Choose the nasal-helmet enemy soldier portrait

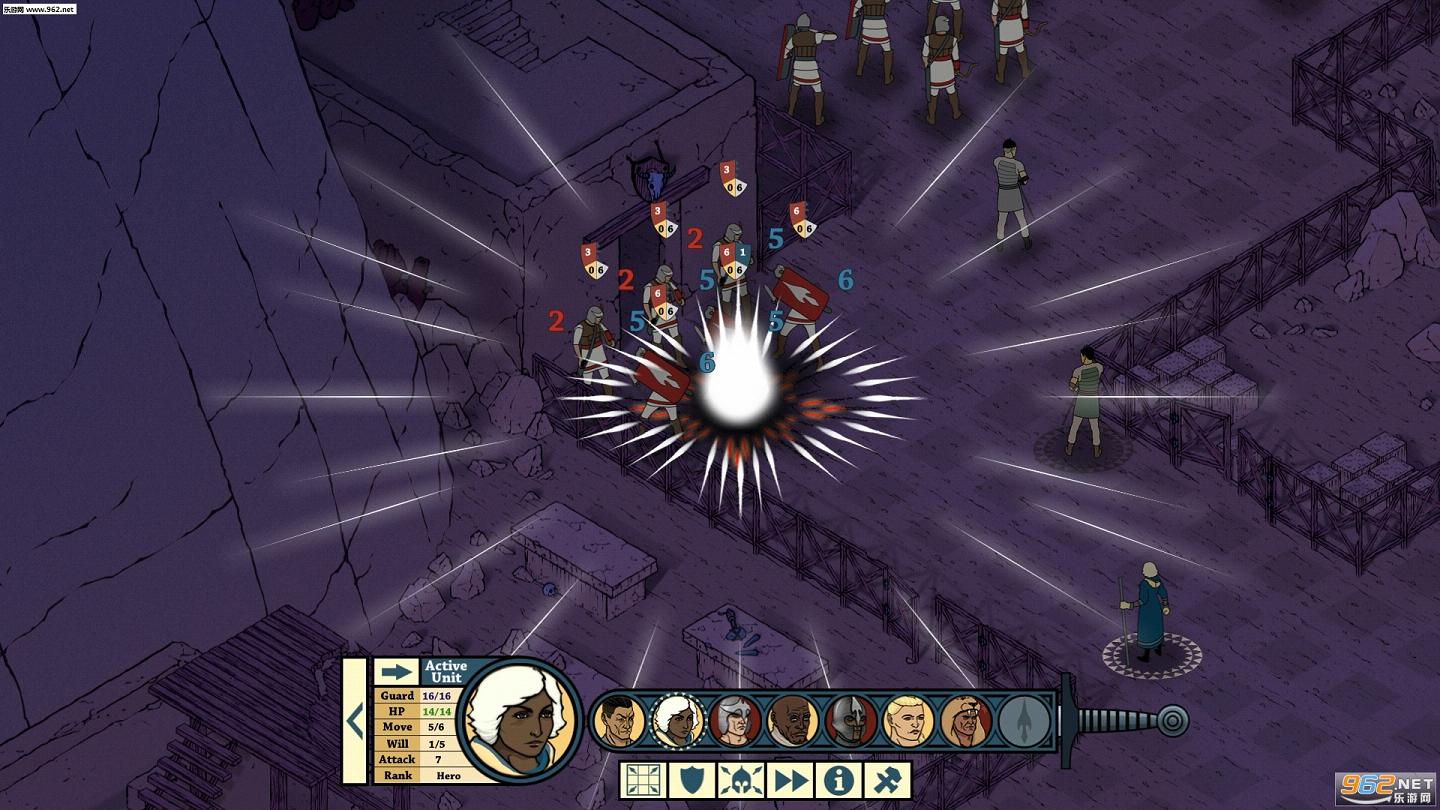coord(851,721)
